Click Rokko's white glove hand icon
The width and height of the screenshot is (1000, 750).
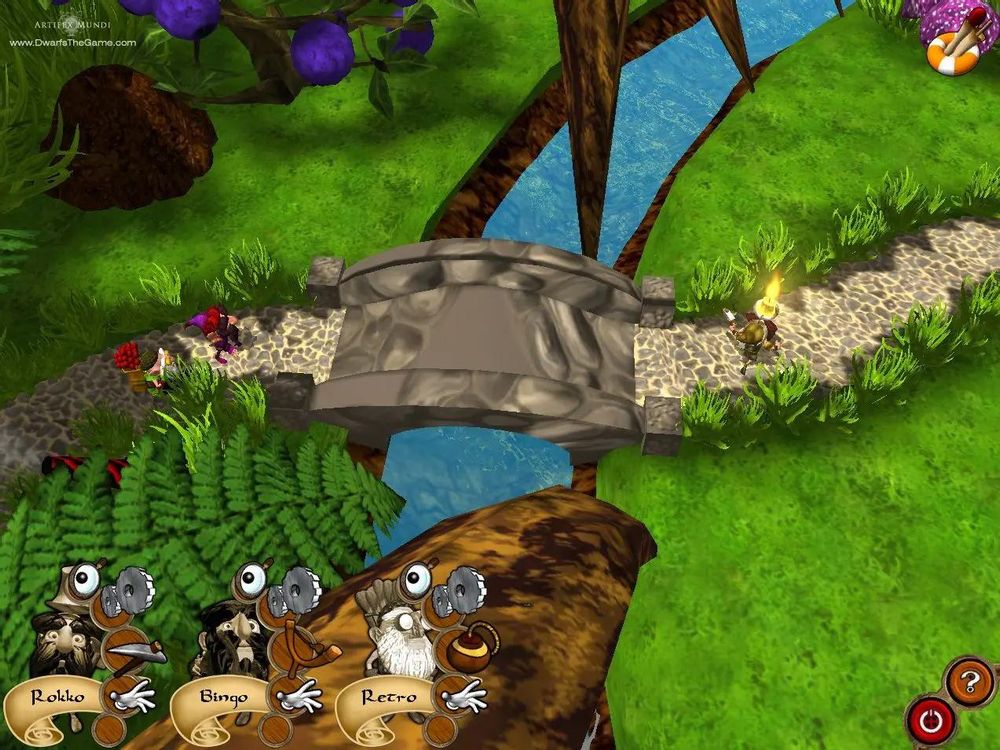pyautogui.click(x=132, y=697)
